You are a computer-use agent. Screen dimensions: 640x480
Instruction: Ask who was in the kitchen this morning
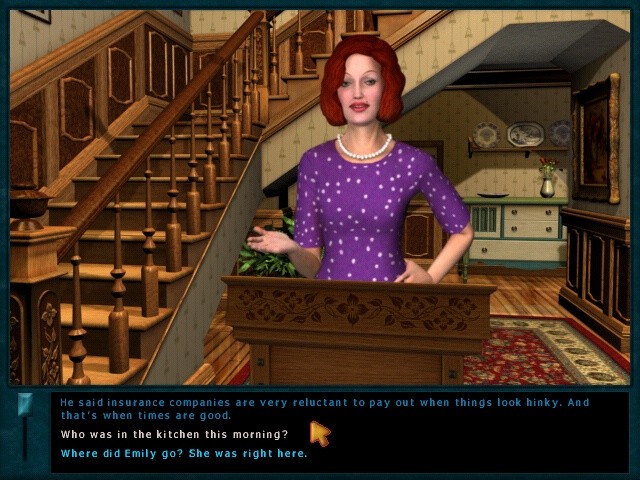(x=174, y=434)
